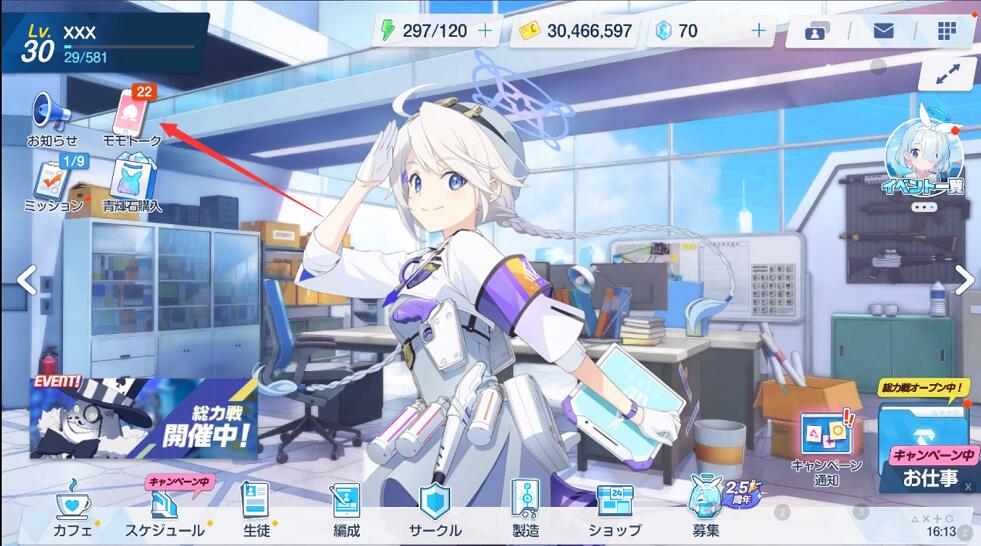981x546 pixels.
Task: Add blue gems with the plus button
Action: click(x=757, y=31)
